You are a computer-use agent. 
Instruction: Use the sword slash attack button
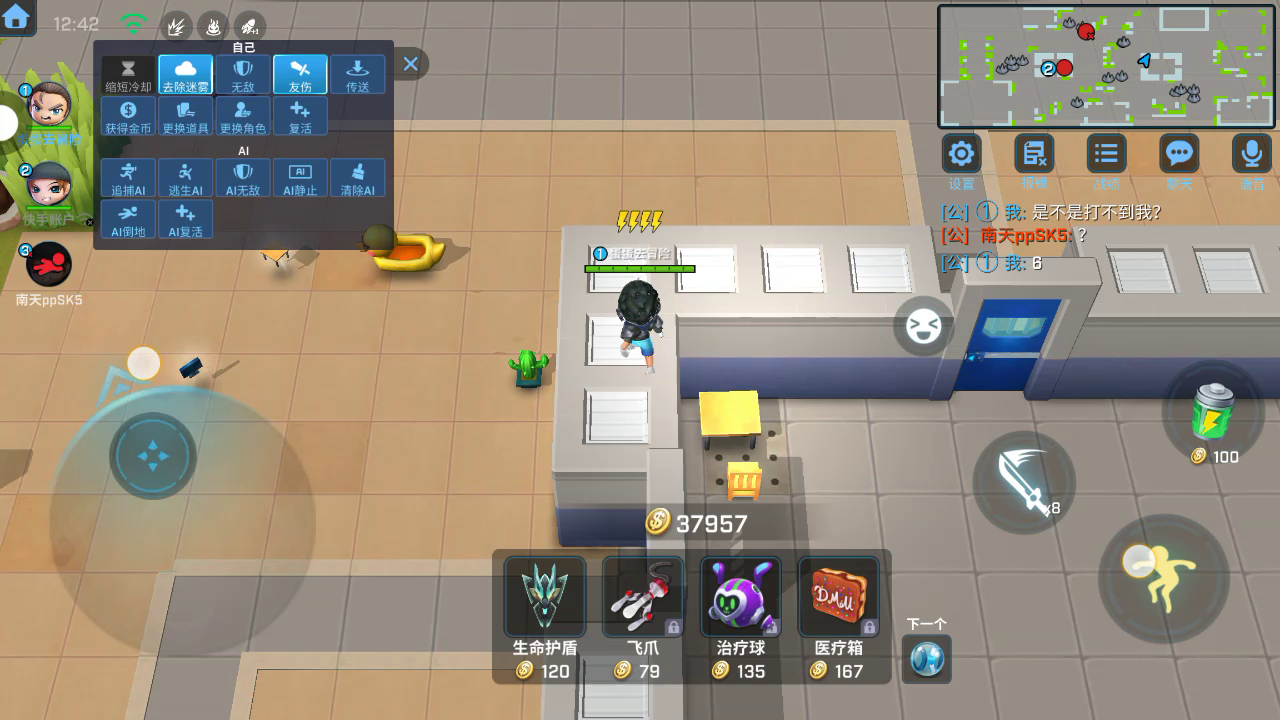pyautogui.click(x=1023, y=481)
